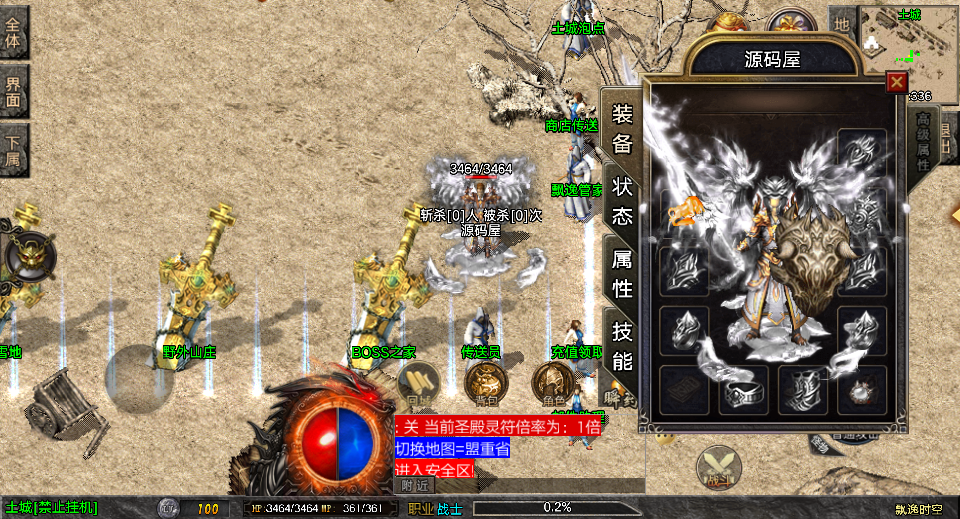Click the 界面 interface button
The width and height of the screenshot is (960, 519).
[14, 92]
